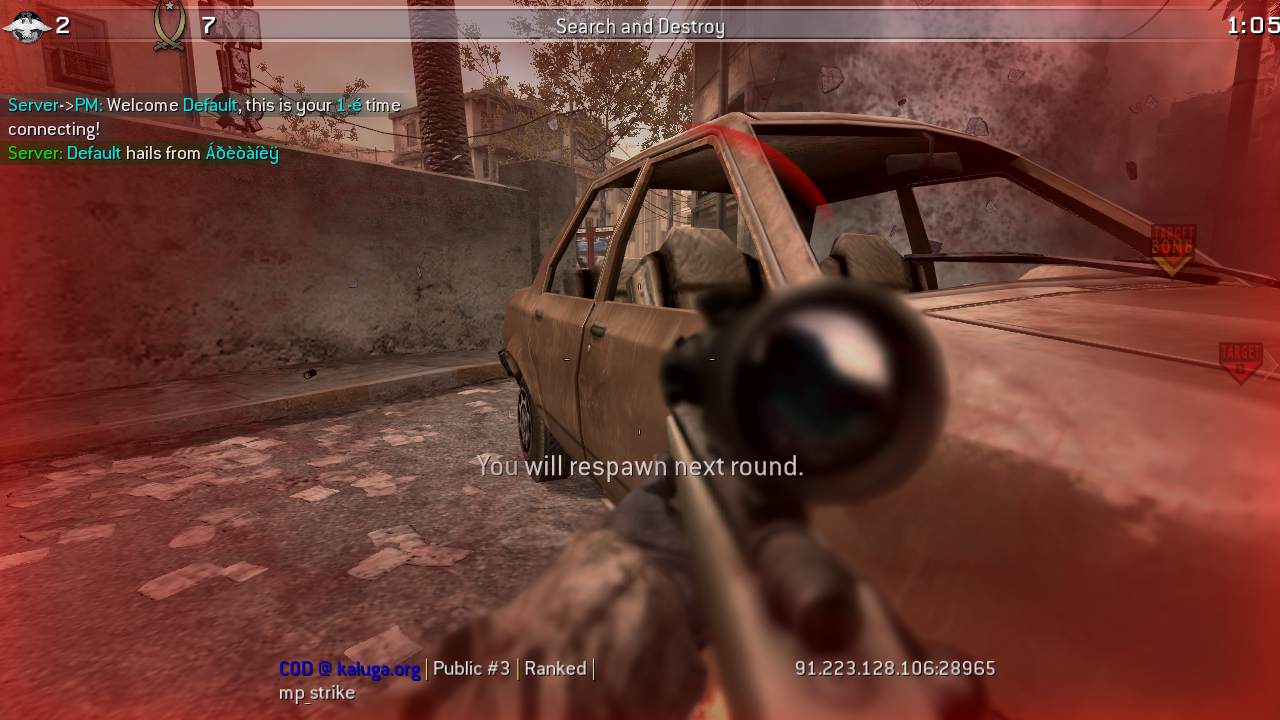Toggle the OpFor team score display
Screen dimensions: 1280x720
(207, 26)
